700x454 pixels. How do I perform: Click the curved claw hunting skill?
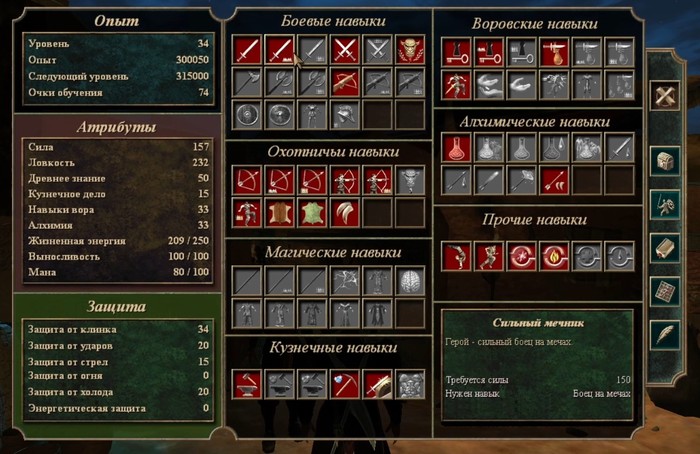(x=344, y=213)
